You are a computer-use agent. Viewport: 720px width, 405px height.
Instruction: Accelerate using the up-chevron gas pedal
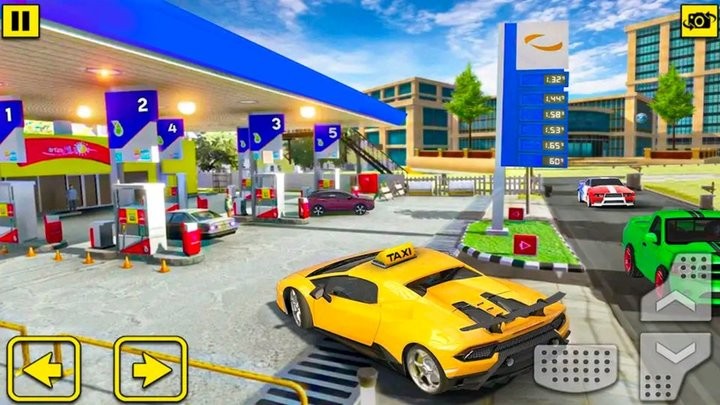pyautogui.click(x=676, y=288)
